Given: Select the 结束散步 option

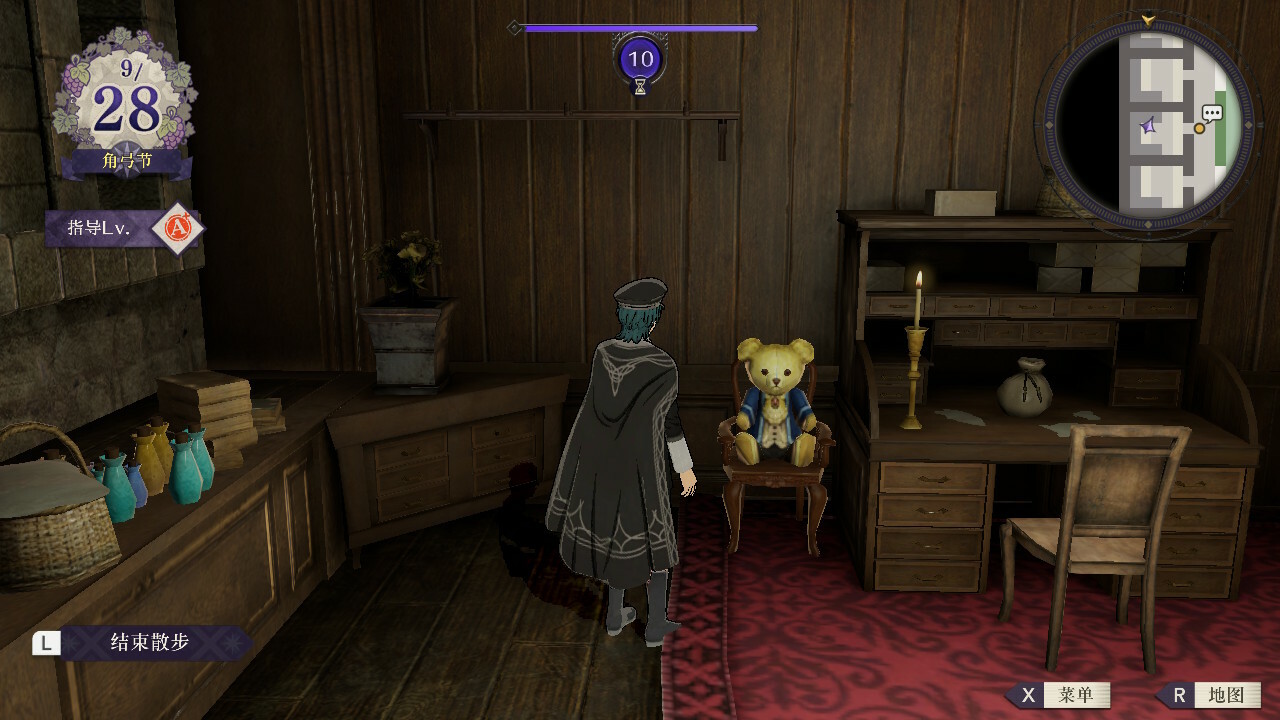Looking at the screenshot, I should [148, 642].
